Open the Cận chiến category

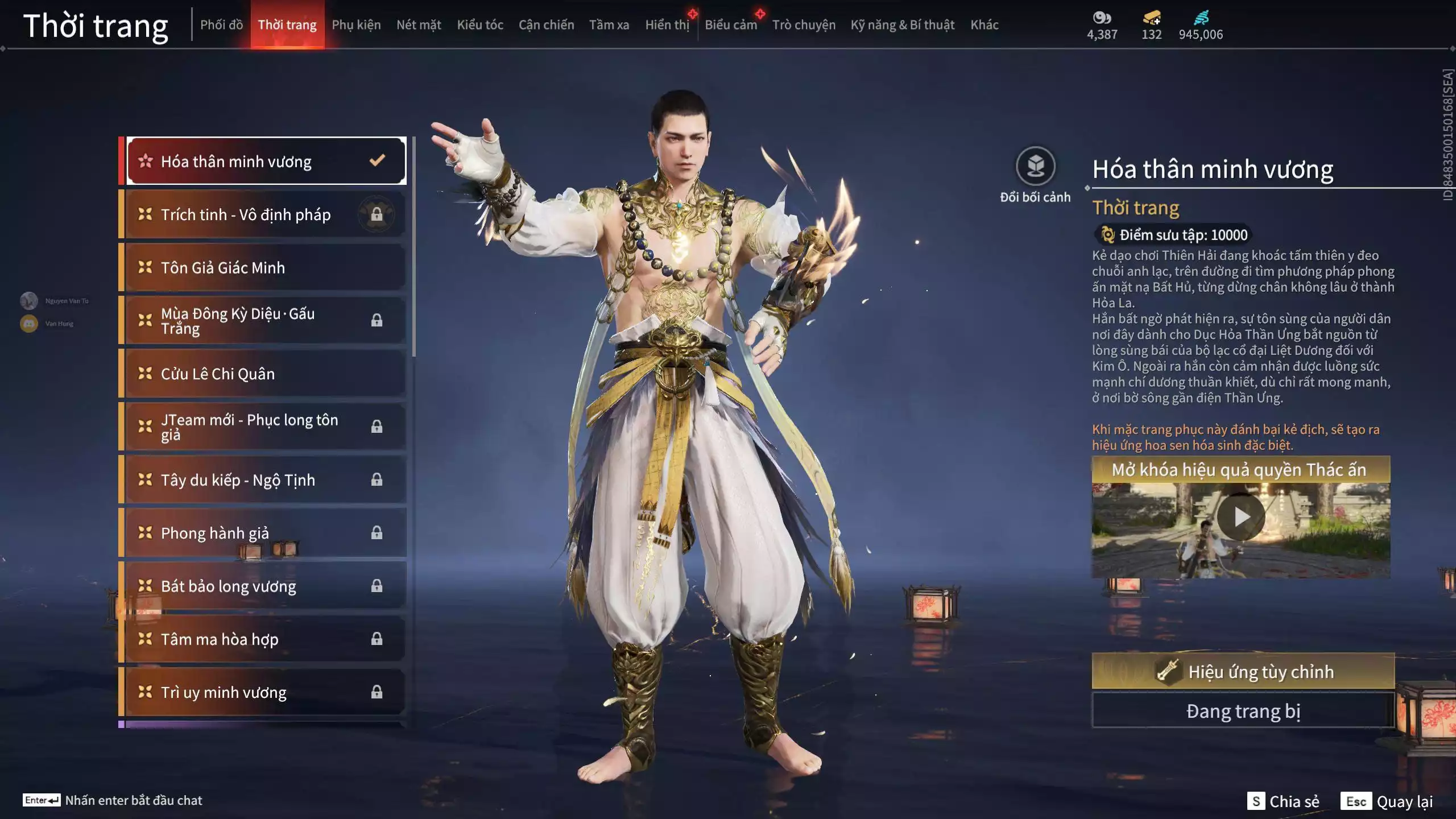(546, 25)
